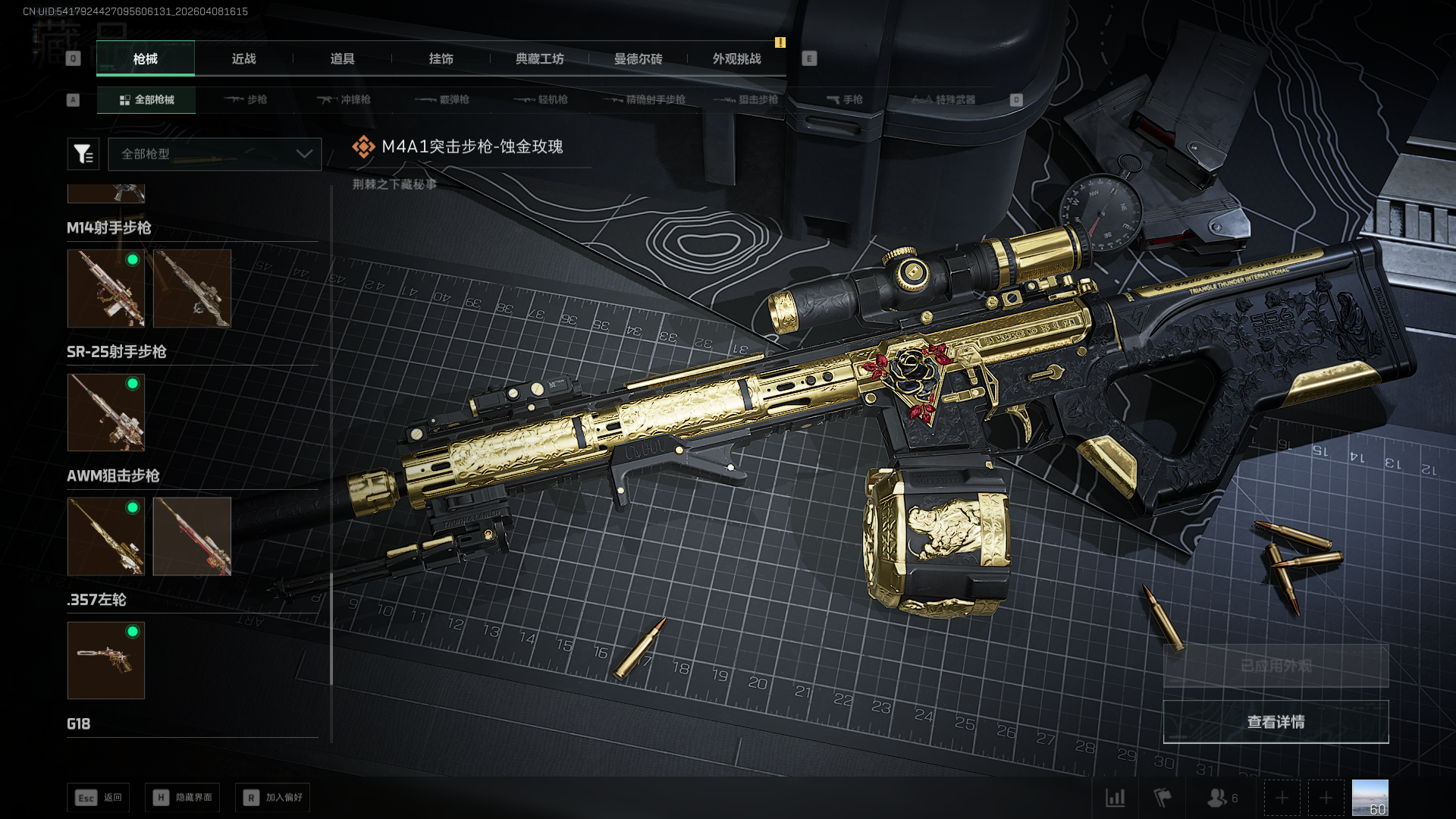Click the player avatar thumbnail
This screenshot has width=1456, height=819.
(1370, 798)
